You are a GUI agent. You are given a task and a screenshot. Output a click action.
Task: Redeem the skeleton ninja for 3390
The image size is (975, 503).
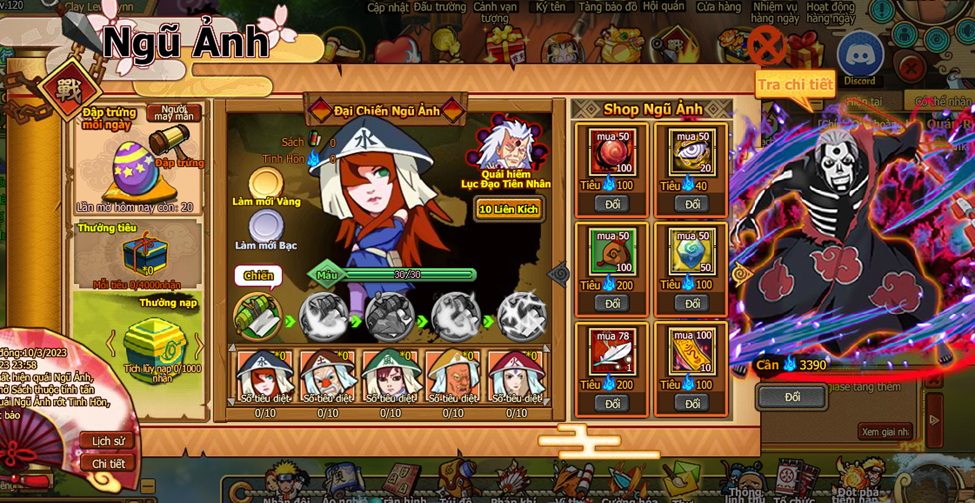coord(792,397)
